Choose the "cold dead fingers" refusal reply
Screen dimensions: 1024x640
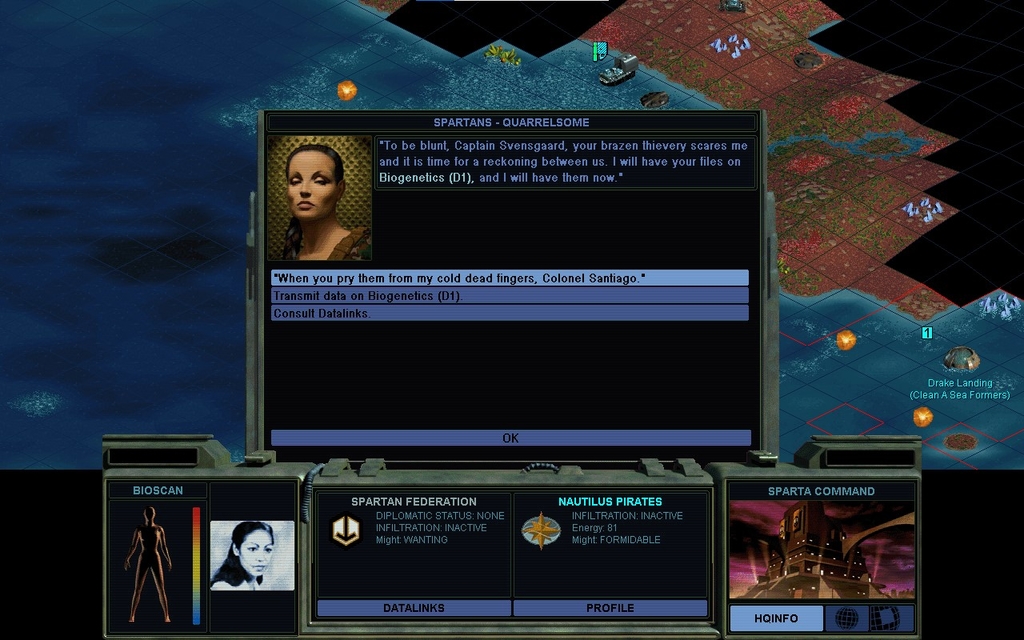509,278
